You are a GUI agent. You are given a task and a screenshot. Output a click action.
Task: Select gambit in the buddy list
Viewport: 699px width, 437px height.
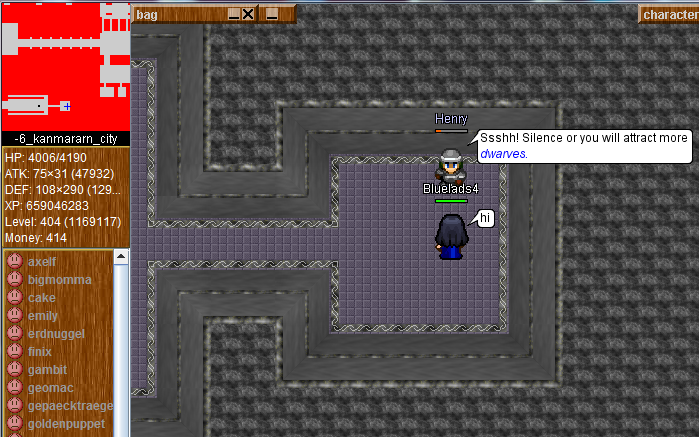[x=47, y=370]
